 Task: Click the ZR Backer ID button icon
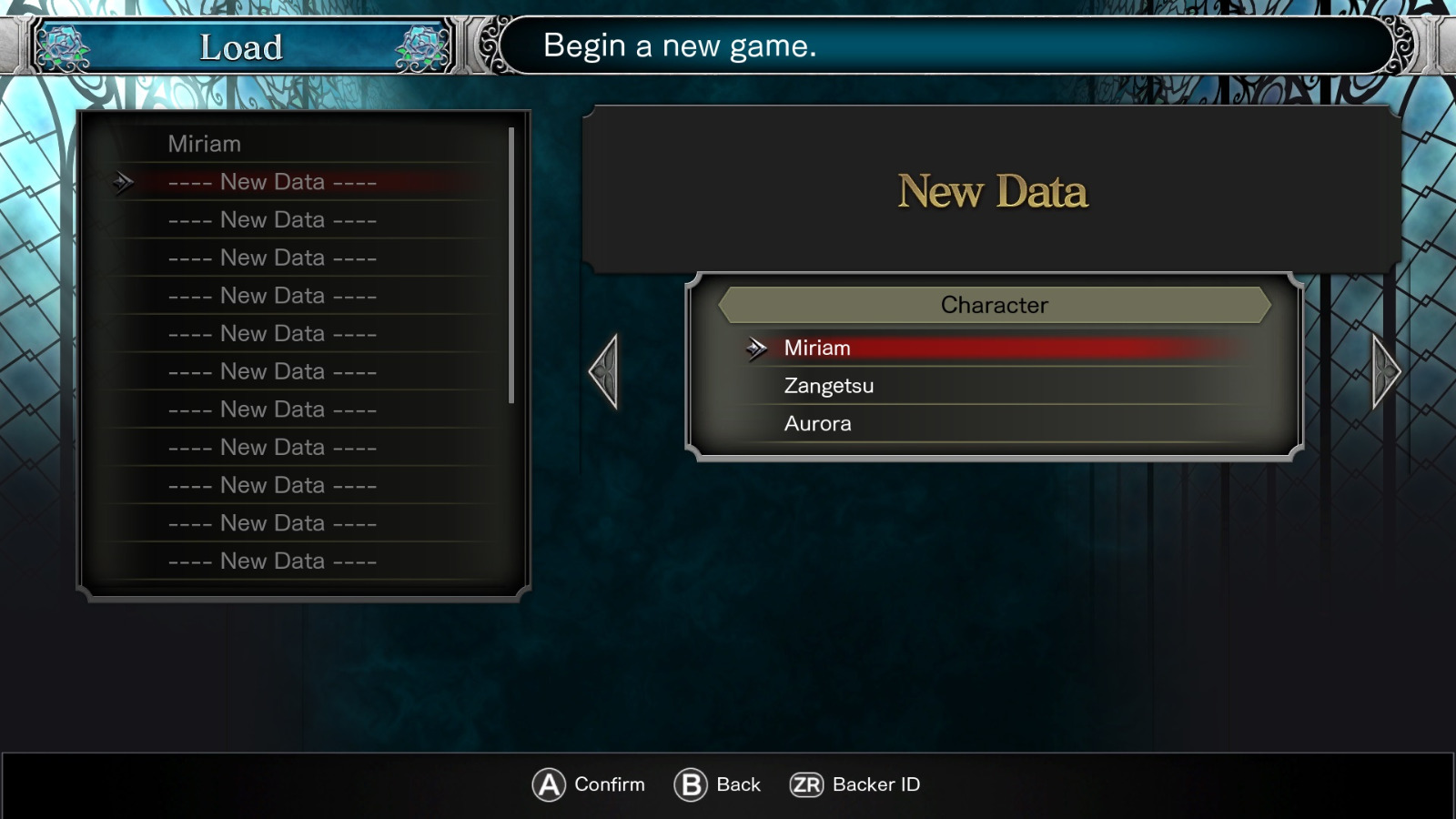coord(808,784)
